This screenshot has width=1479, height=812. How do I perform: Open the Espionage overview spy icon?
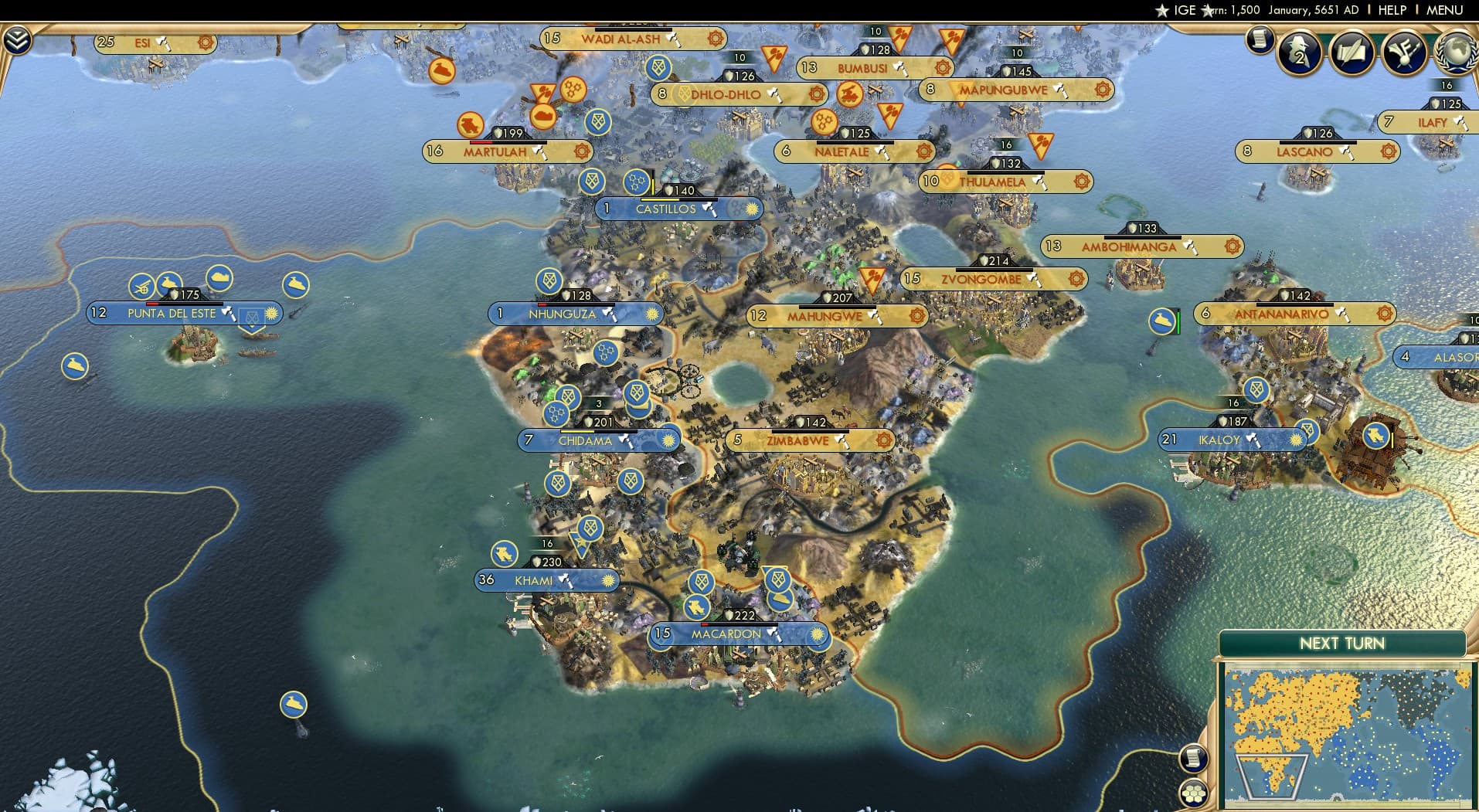point(1298,53)
